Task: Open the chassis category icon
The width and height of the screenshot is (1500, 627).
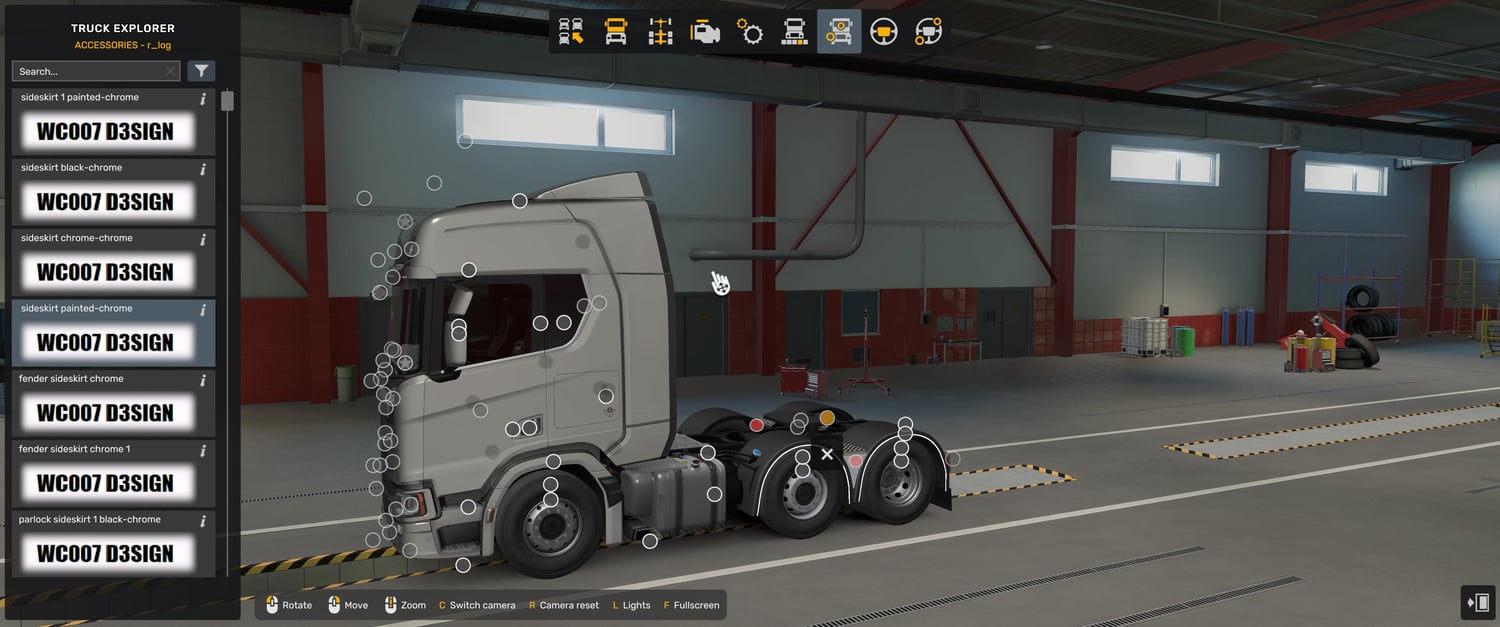Action: pos(660,32)
